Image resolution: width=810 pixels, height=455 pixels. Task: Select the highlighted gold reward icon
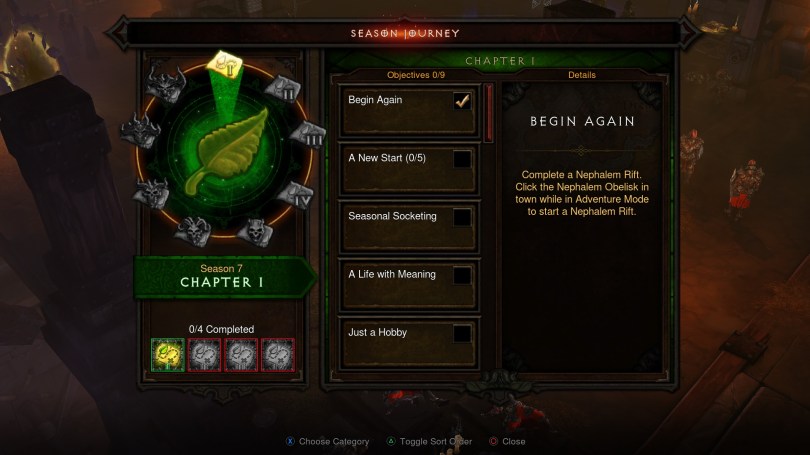pos(167,355)
